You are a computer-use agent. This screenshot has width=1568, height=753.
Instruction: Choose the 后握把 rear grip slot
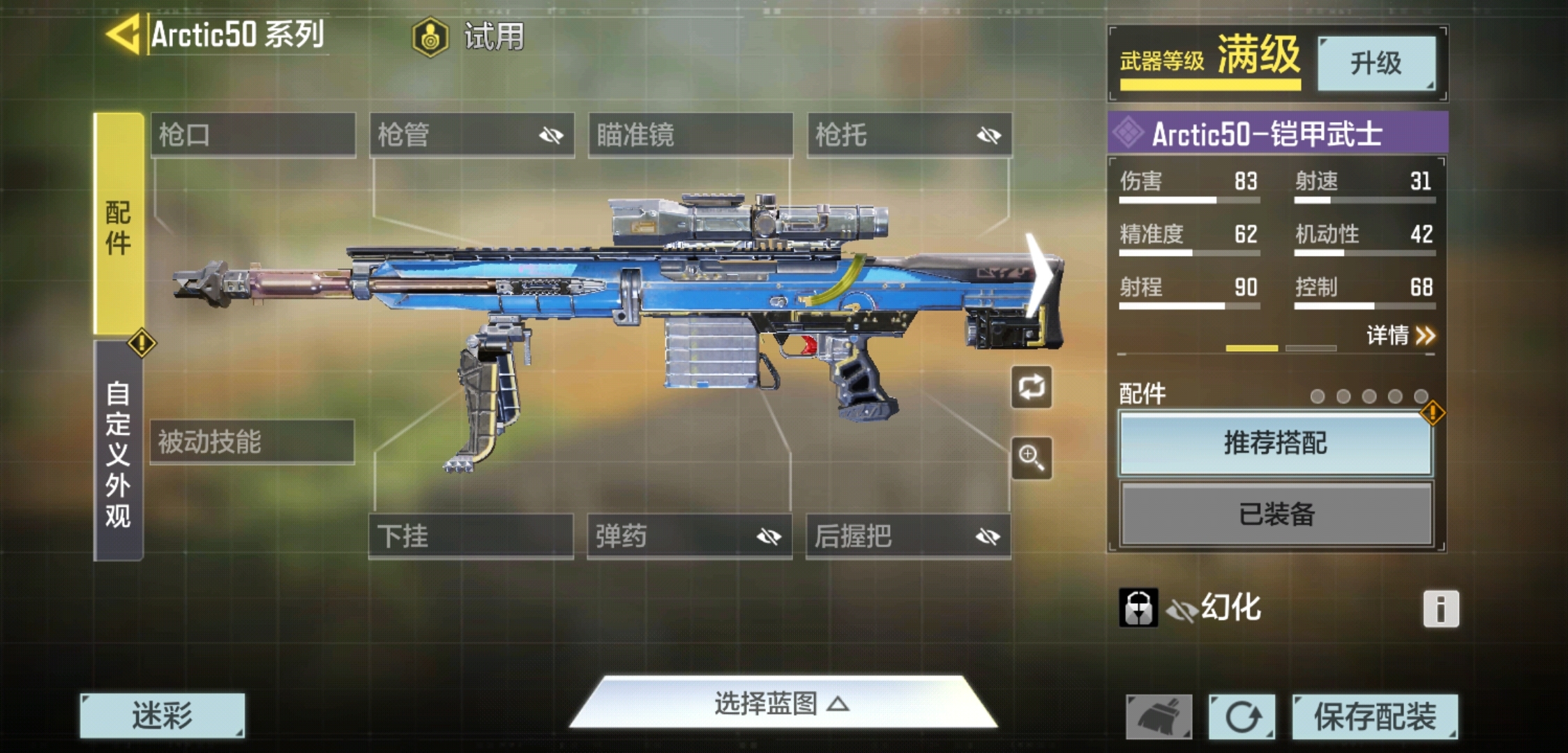coord(908,536)
